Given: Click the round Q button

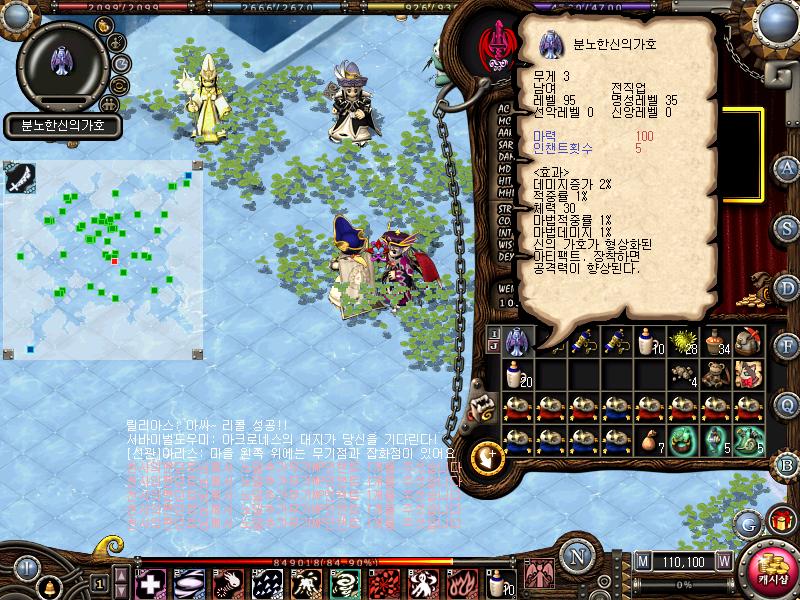Looking at the screenshot, I should 787,403.
